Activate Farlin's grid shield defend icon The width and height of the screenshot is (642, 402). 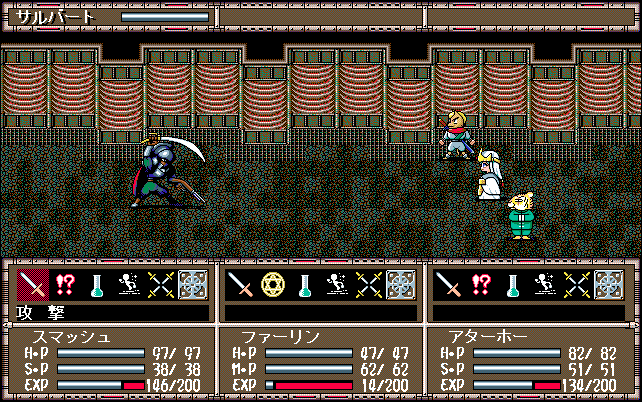(x=399, y=286)
